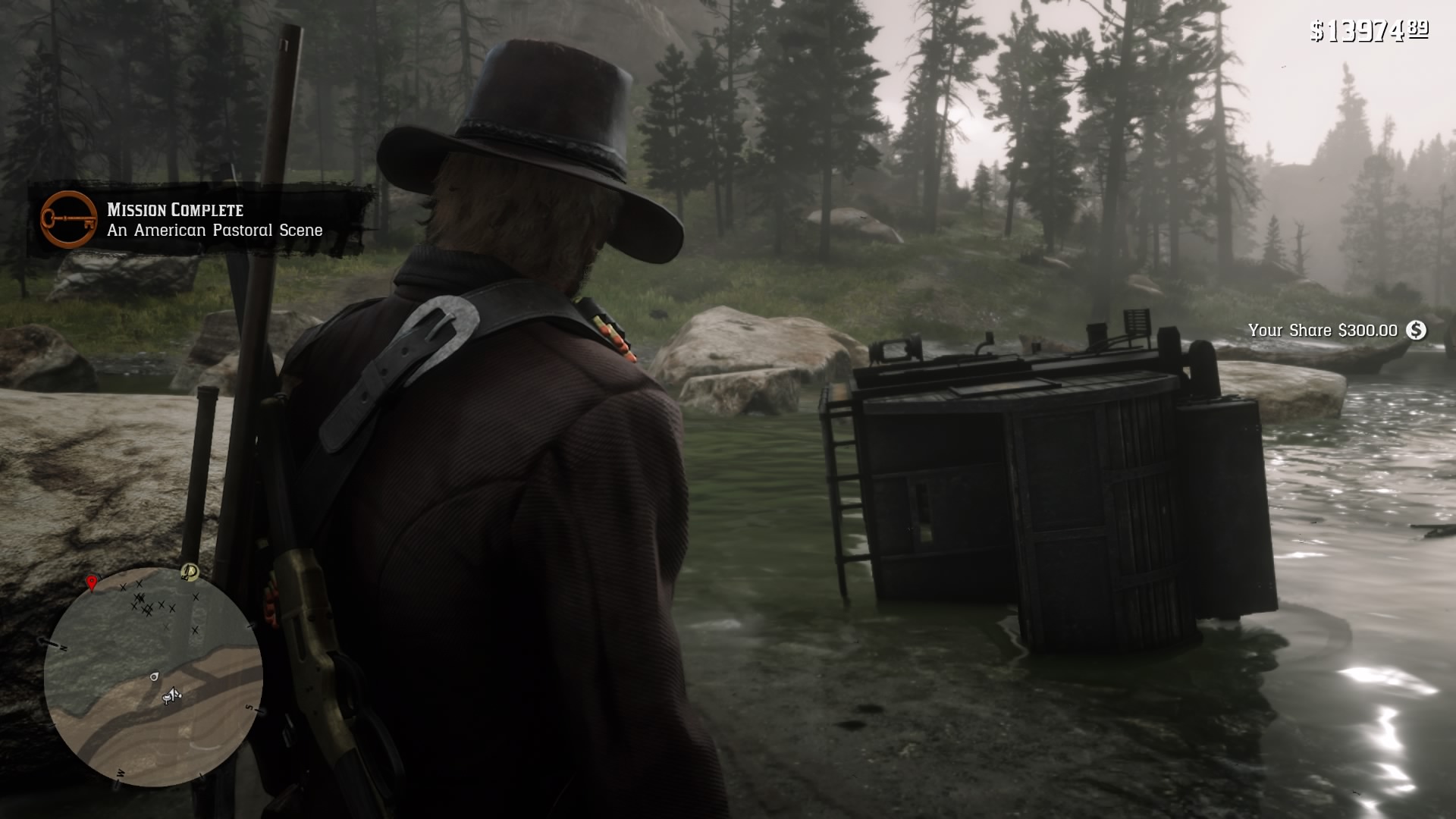
Task: Click the Mission Complete heading text
Action: [x=175, y=209]
